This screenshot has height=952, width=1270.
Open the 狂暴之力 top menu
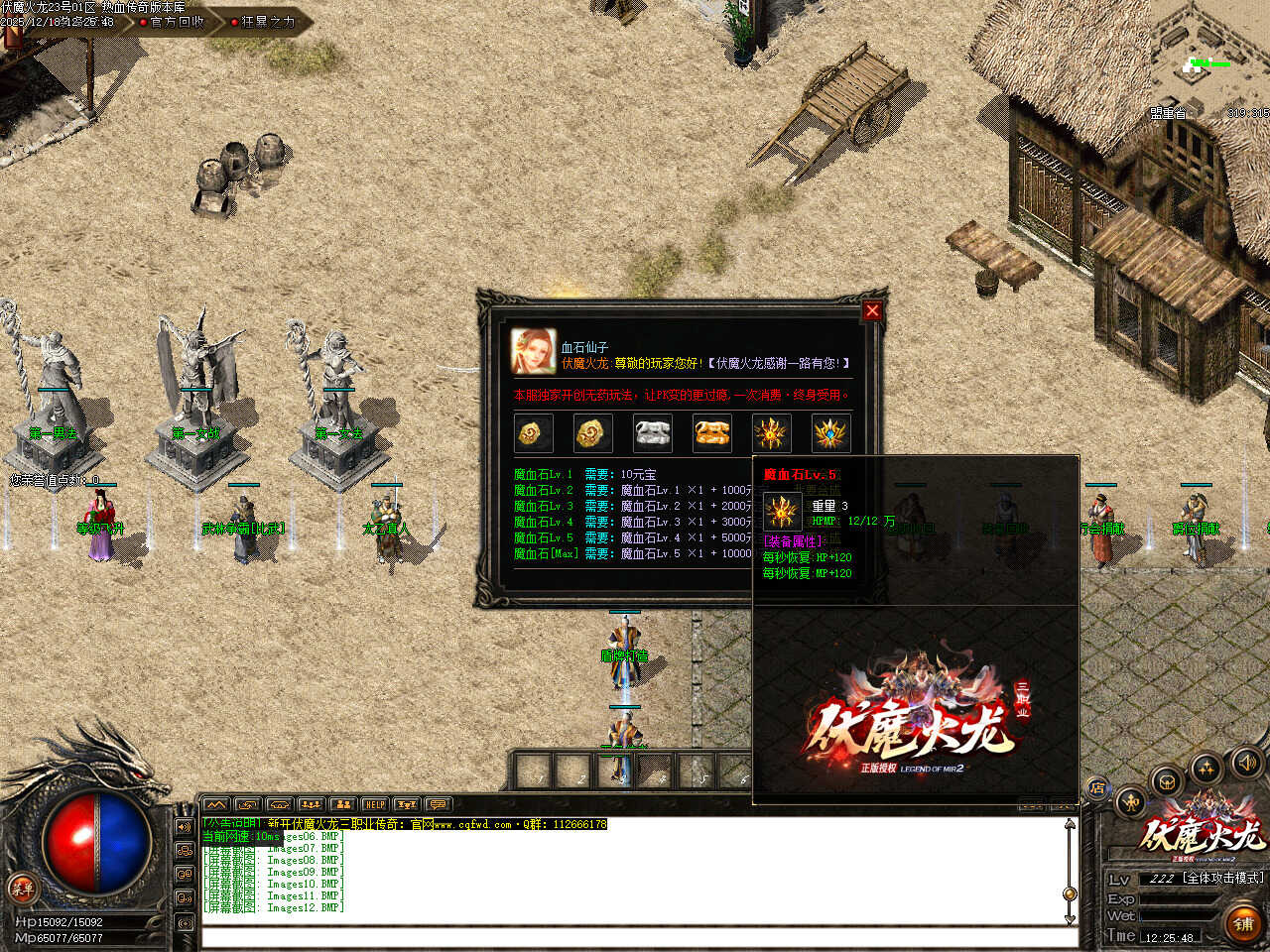(x=268, y=22)
